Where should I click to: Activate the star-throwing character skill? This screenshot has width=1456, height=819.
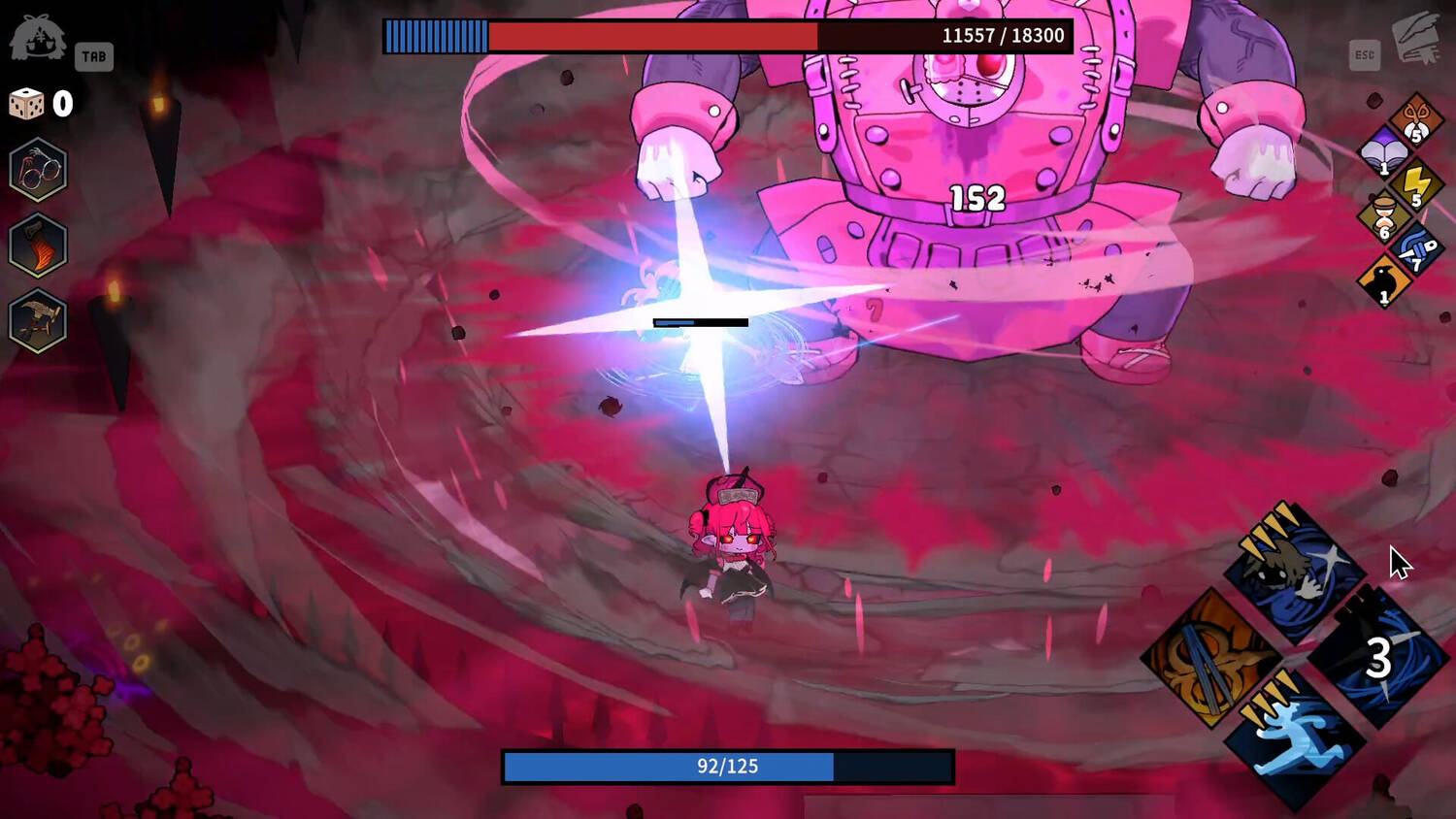[x=1295, y=573]
